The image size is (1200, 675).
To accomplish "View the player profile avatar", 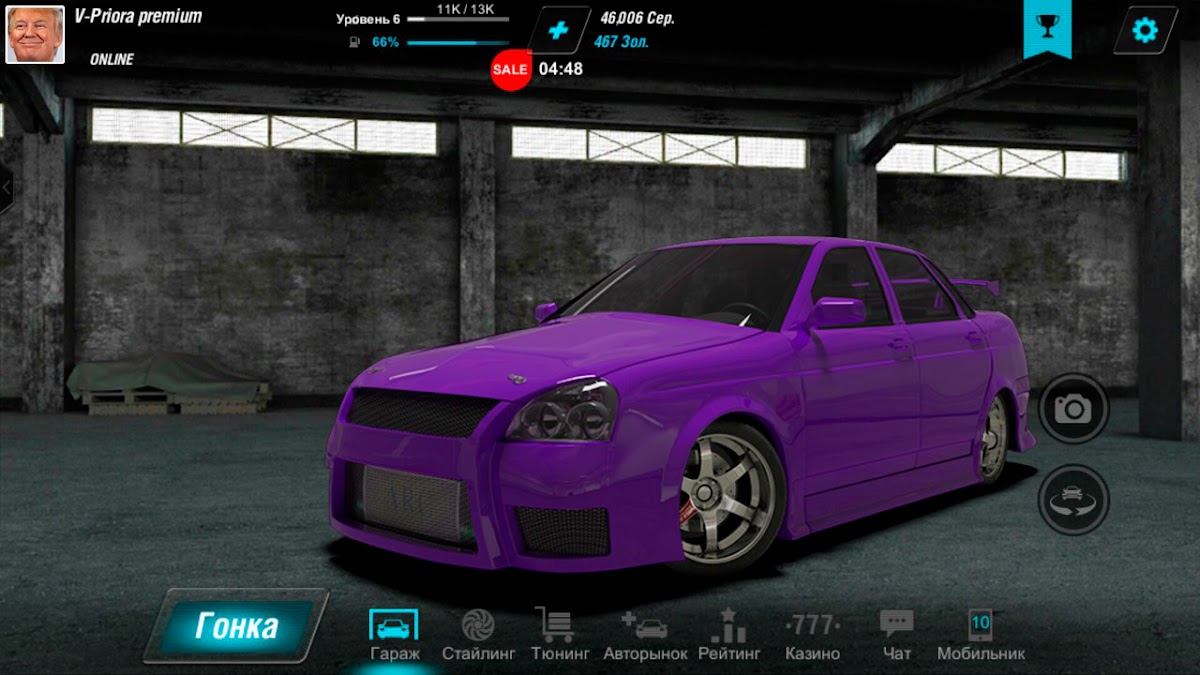I will [x=35, y=34].
